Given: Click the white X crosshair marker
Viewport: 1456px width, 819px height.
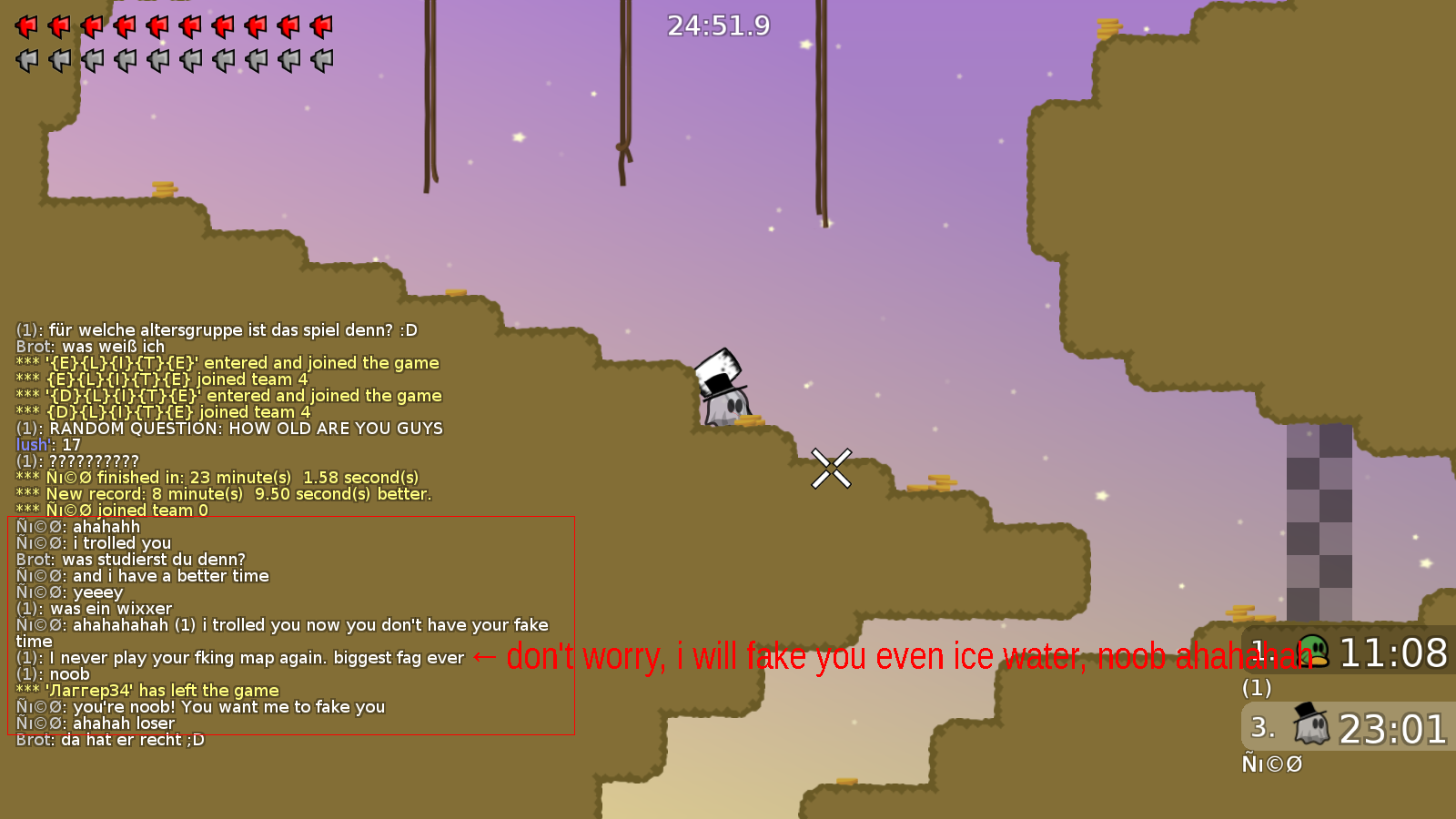Looking at the screenshot, I should coord(830,467).
